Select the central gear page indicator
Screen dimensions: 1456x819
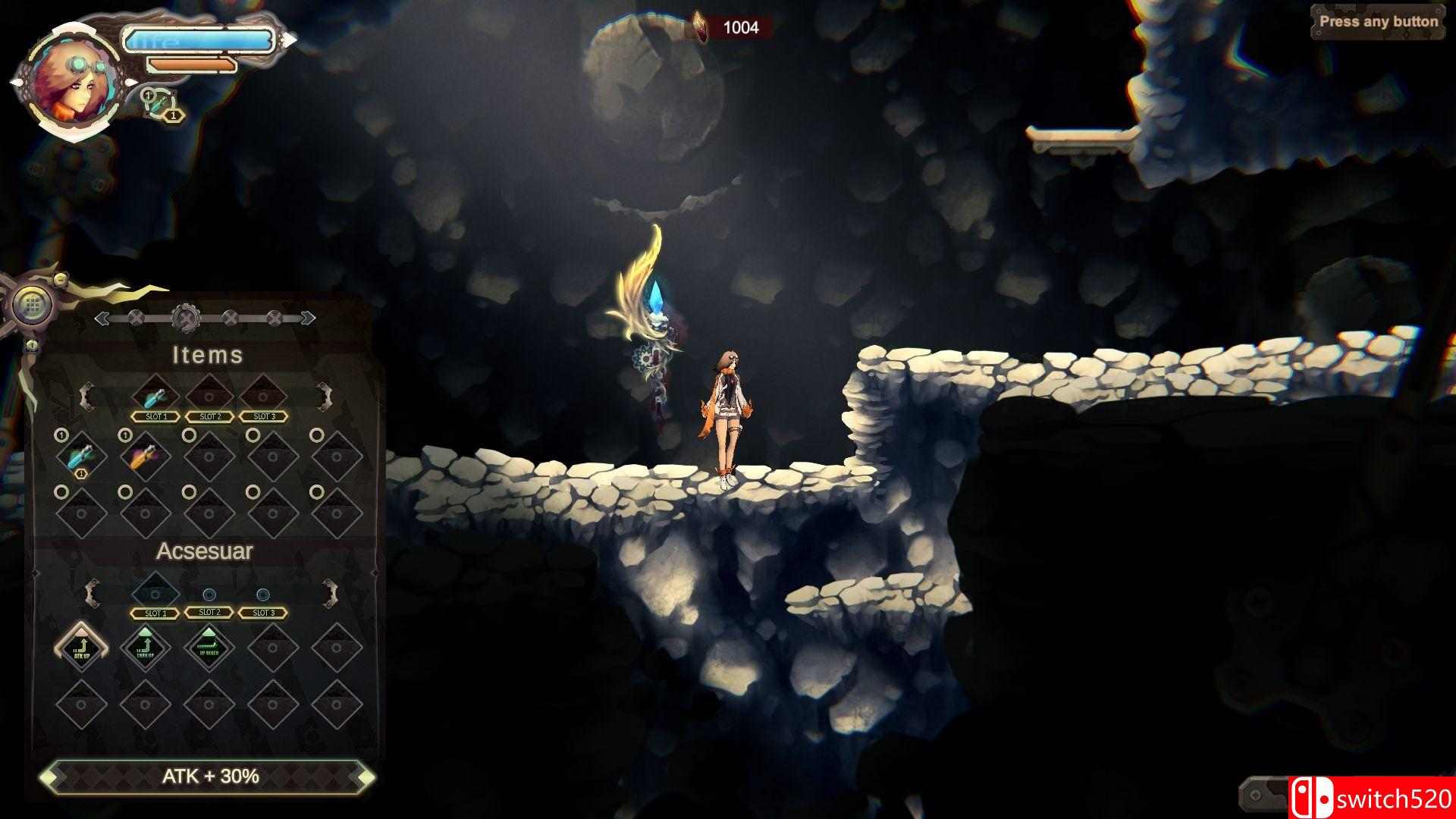click(185, 318)
